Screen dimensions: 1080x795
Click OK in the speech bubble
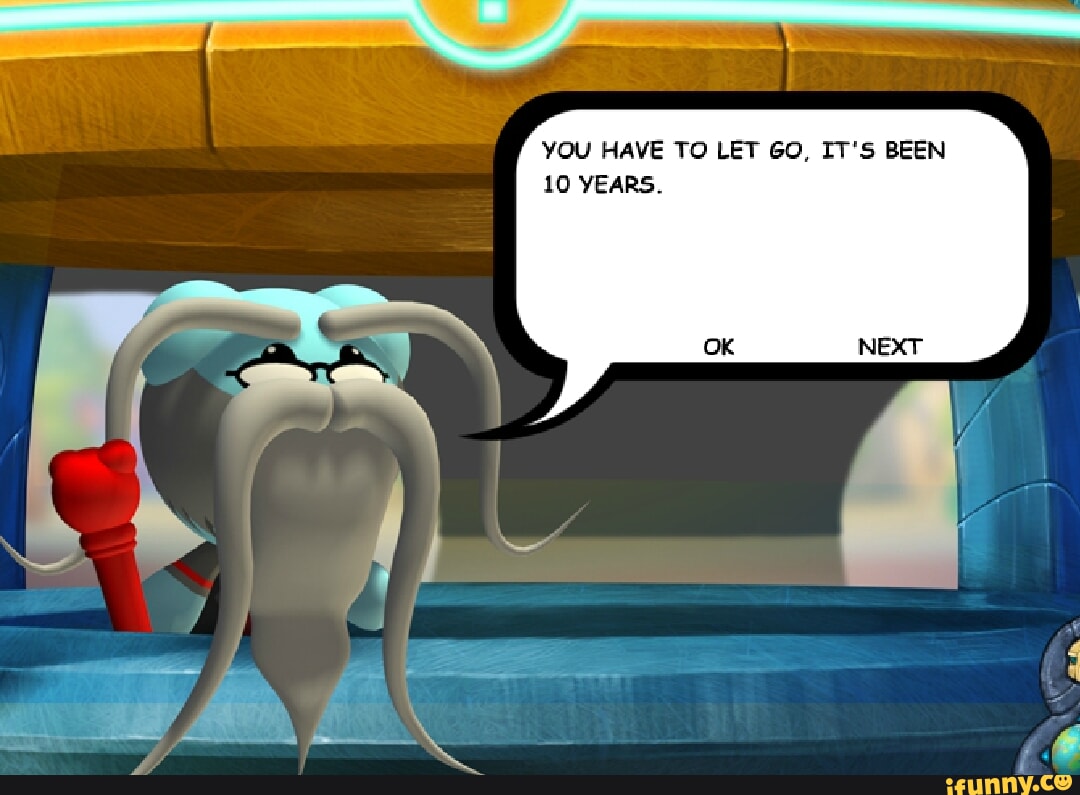click(718, 347)
